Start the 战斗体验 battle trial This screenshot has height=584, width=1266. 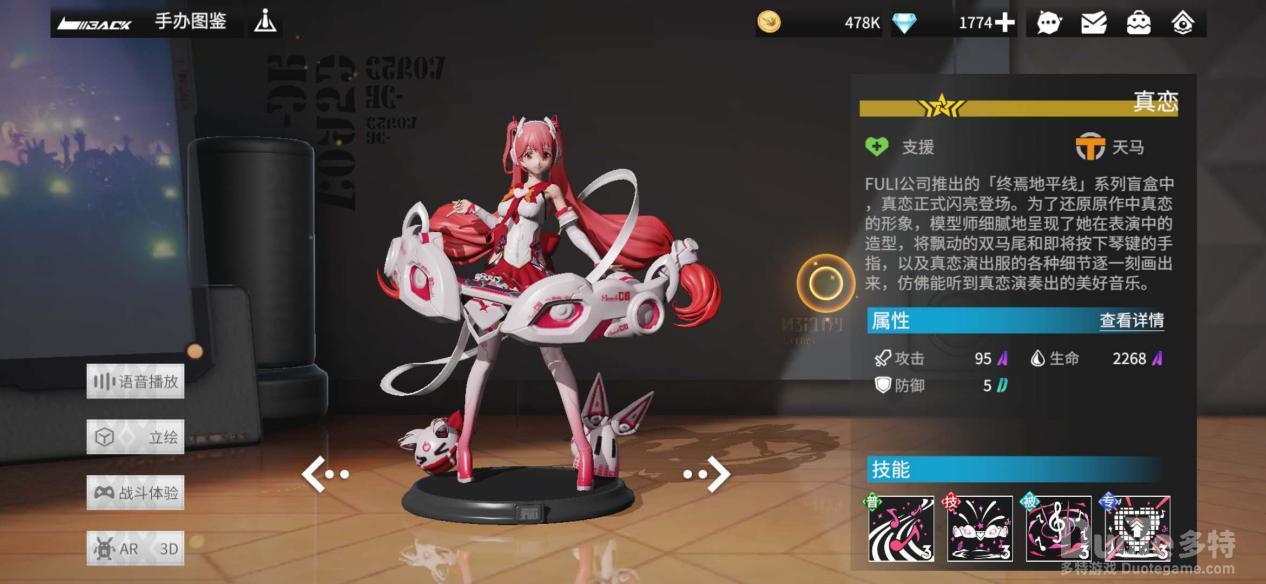[135, 493]
